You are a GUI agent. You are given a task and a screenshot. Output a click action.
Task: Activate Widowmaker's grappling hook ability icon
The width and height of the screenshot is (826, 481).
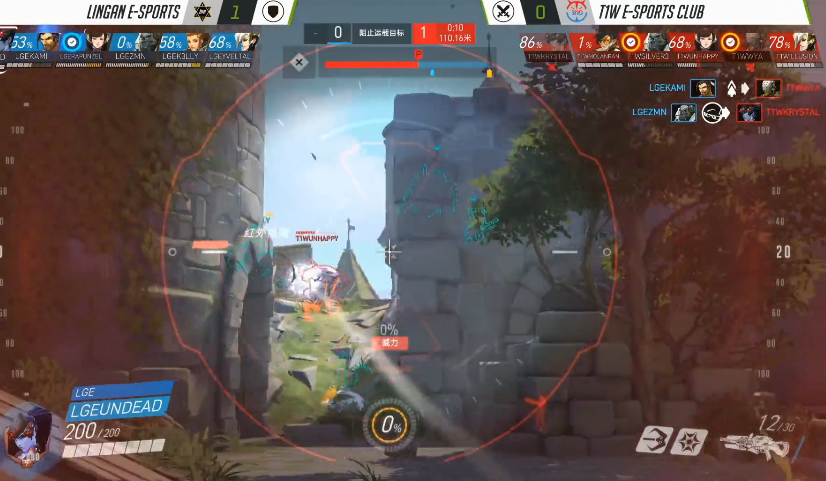click(657, 441)
